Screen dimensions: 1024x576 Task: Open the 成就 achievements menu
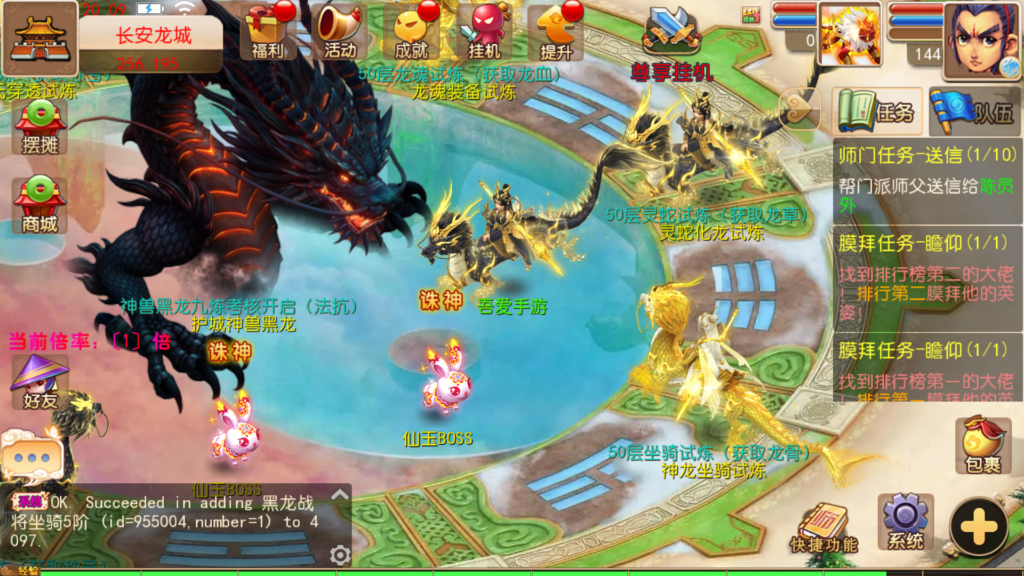pyautogui.click(x=411, y=30)
